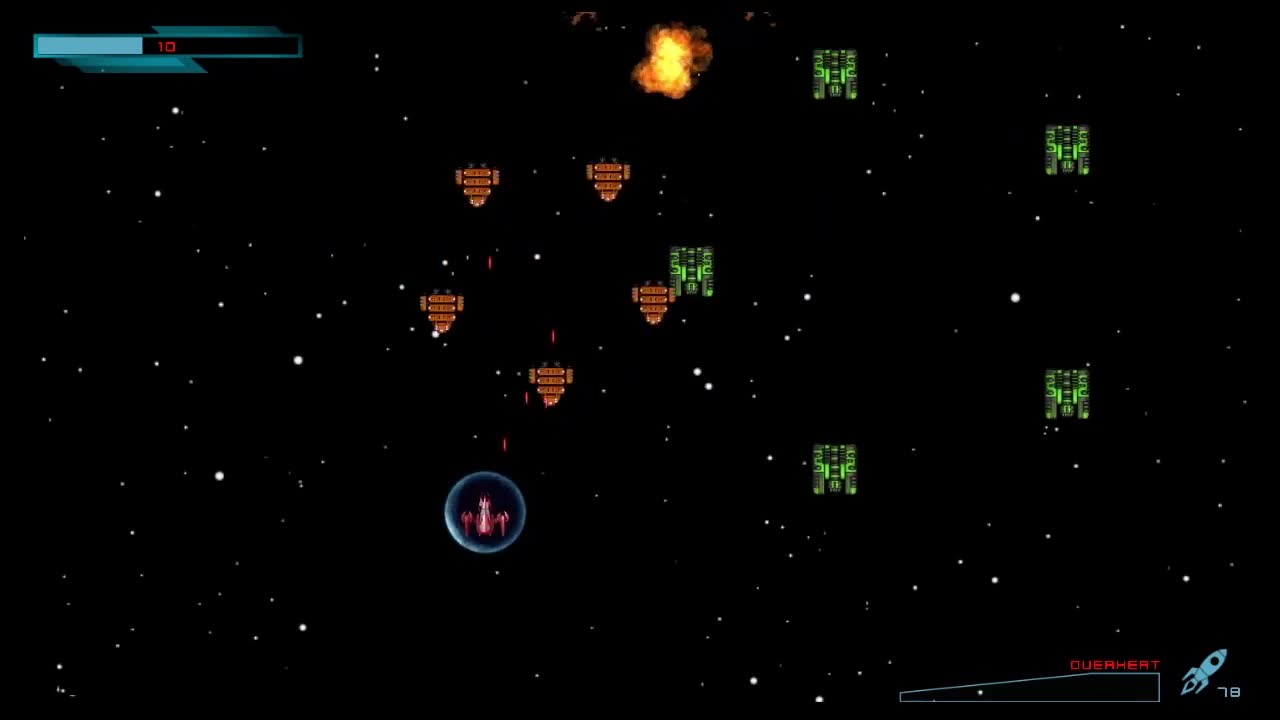Select the orange ship in the upper-middle formation

pos(608,178)
